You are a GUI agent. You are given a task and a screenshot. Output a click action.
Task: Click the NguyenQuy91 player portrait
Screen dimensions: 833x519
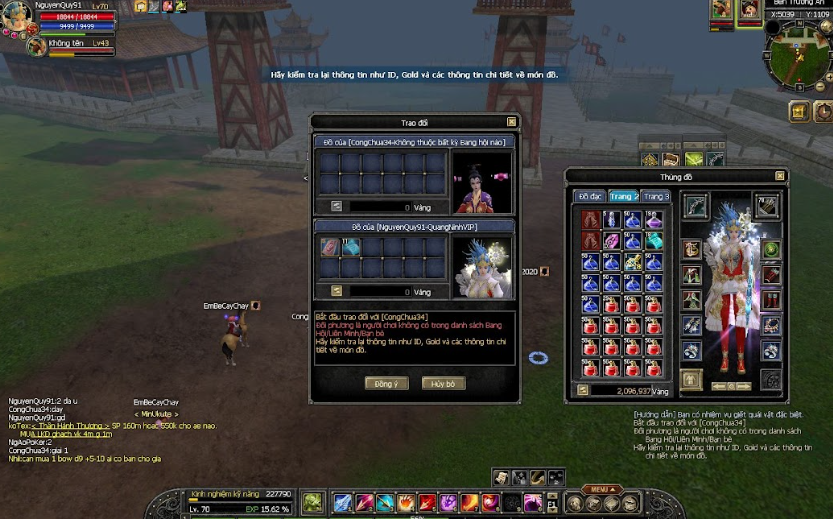pyautogui.click(x=18, y=15)
